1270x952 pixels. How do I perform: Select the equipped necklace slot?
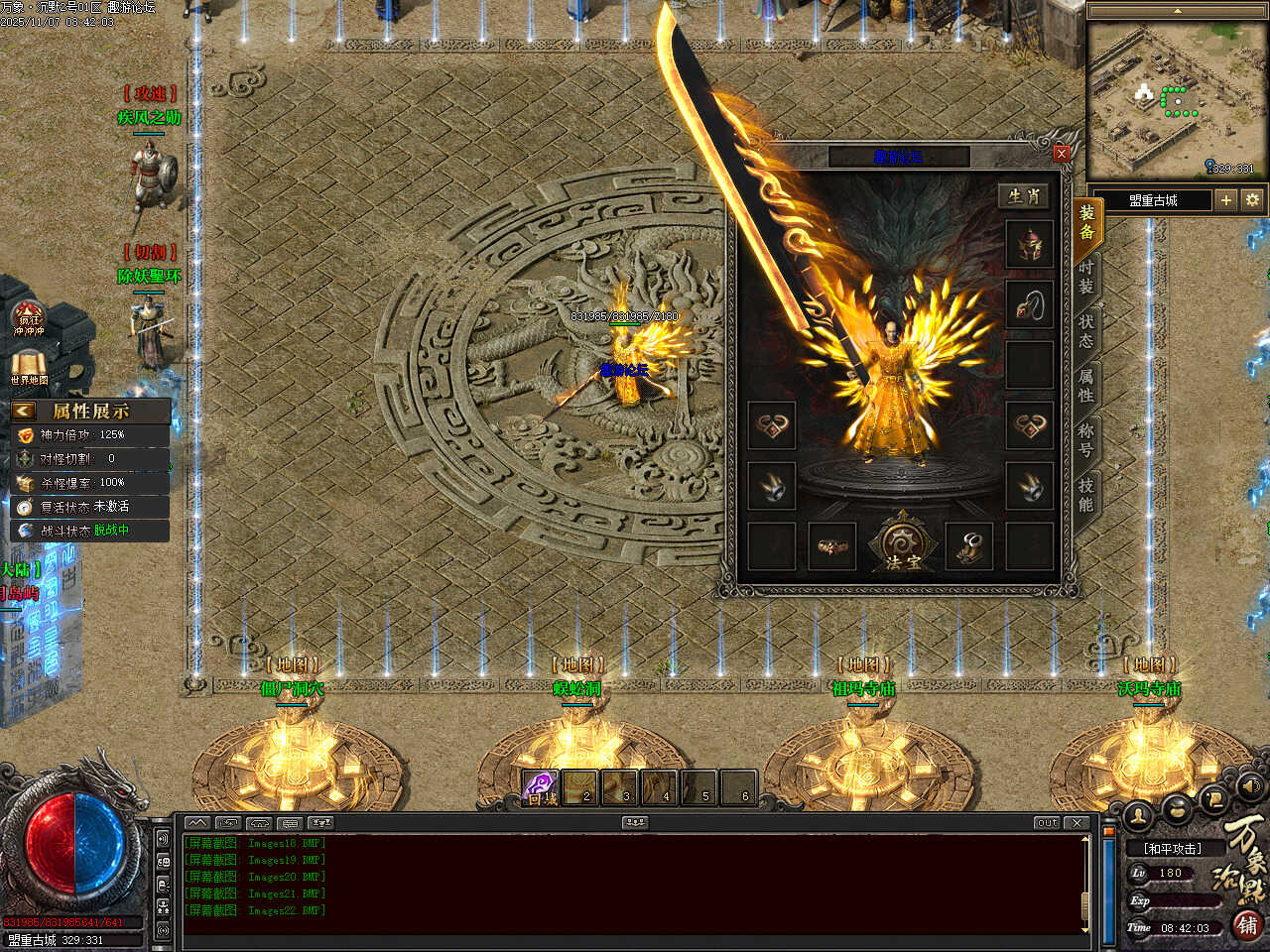(x=1030, y=305)
